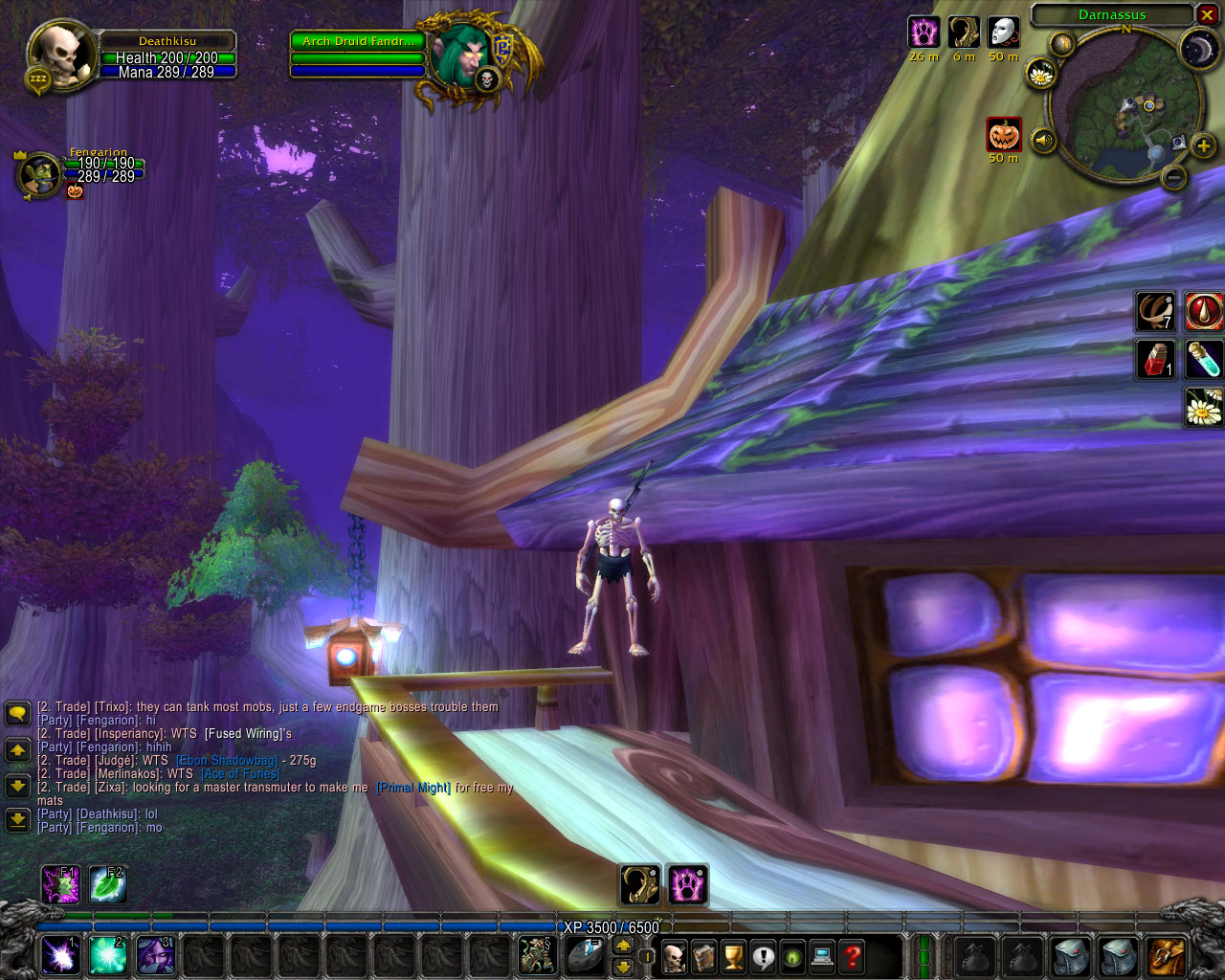The width and height of the screenshot is (1225, 980).
Task: Zoom out the minimap with minus button
Action: click(x=1174, y=177)
